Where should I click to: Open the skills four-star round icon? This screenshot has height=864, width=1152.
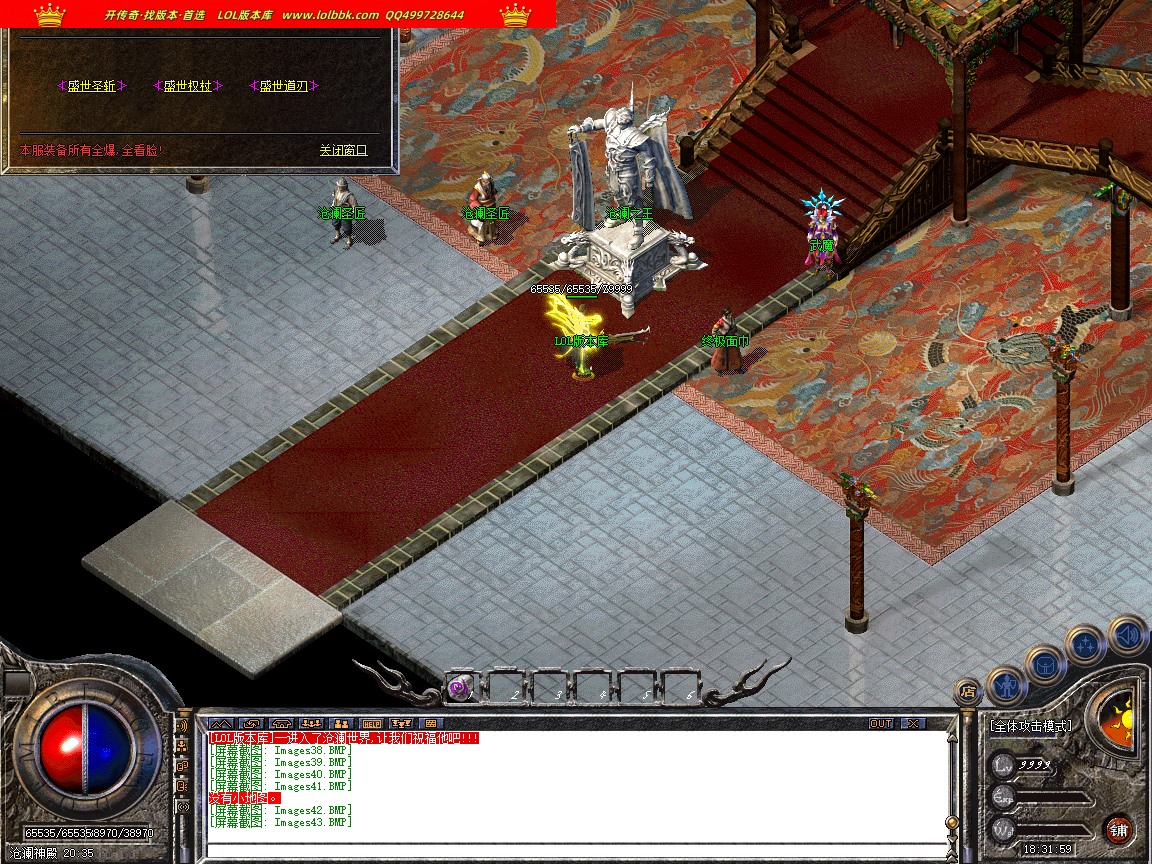pos(1086,644)
